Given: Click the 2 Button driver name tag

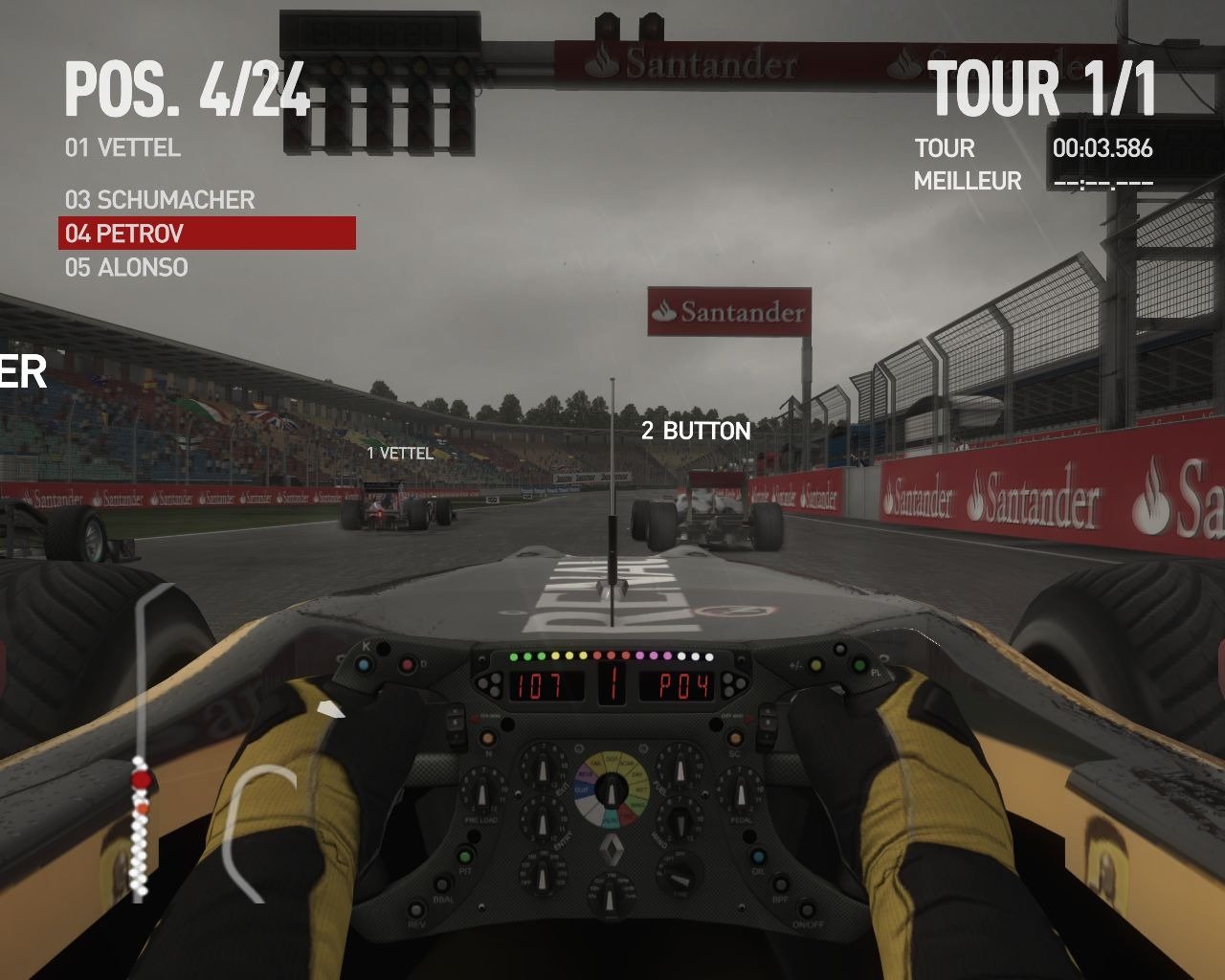Looking at the screenshot, I should (x=696, y=432).
